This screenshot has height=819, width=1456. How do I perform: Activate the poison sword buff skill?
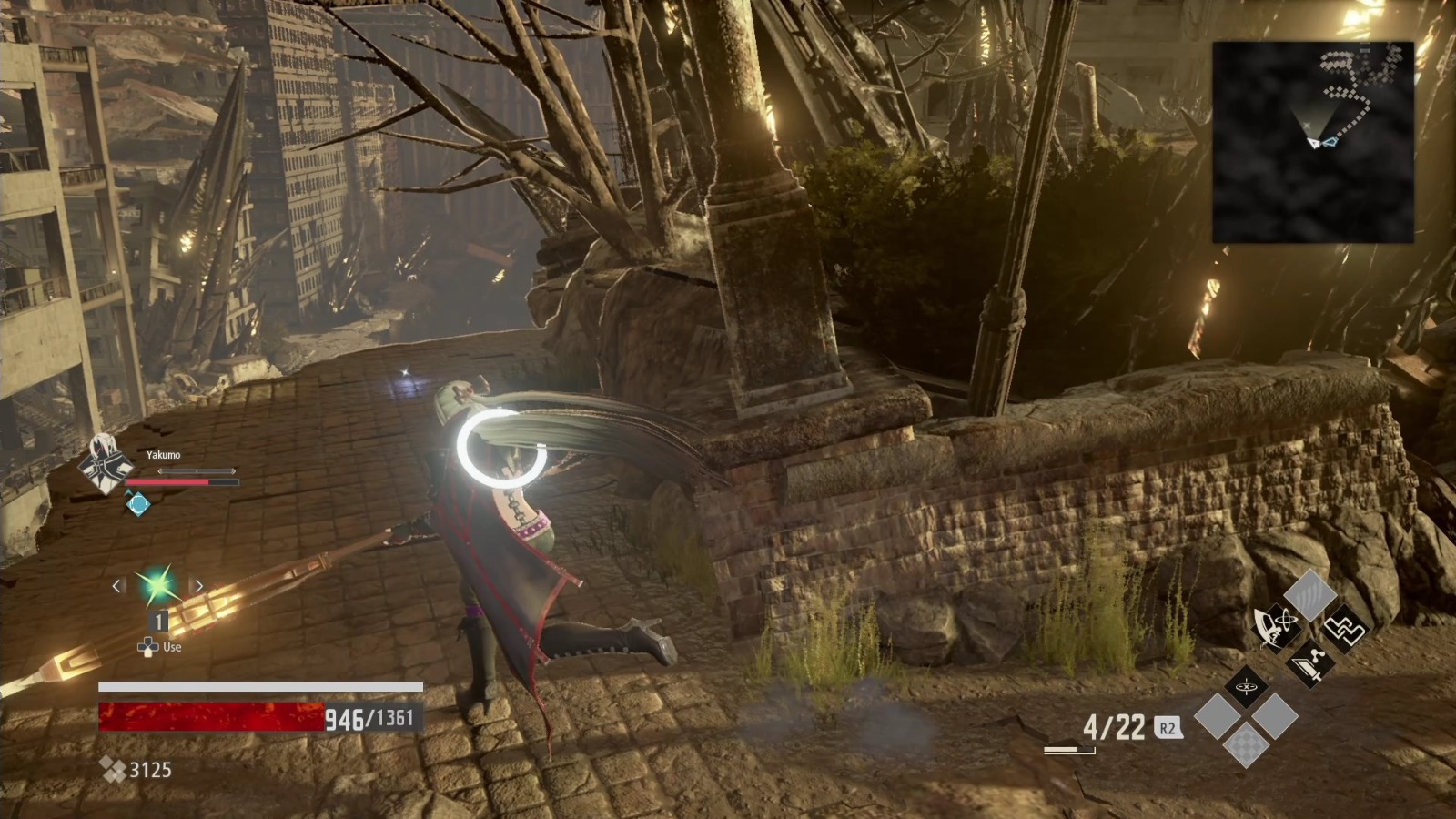point(1310,664)
